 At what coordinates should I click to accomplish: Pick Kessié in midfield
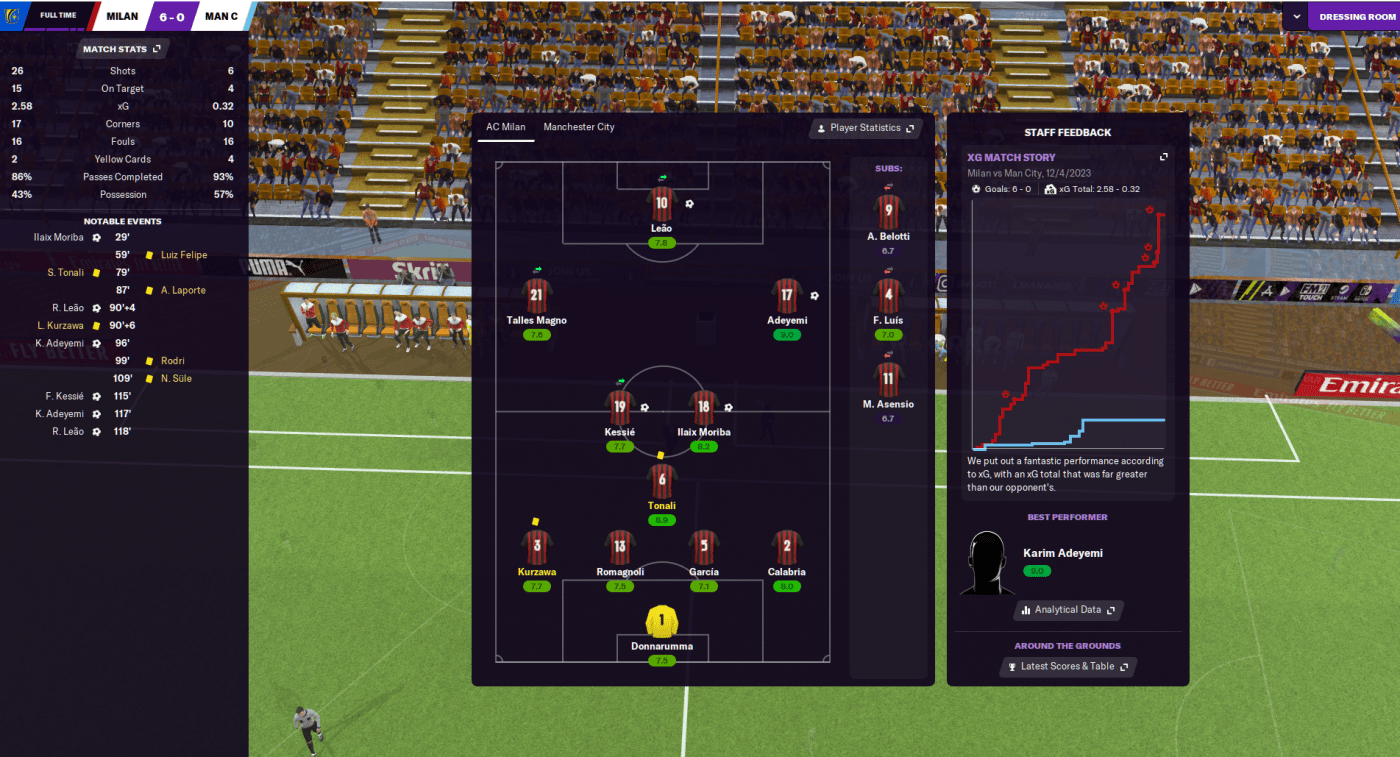click(x=620, y=408)
